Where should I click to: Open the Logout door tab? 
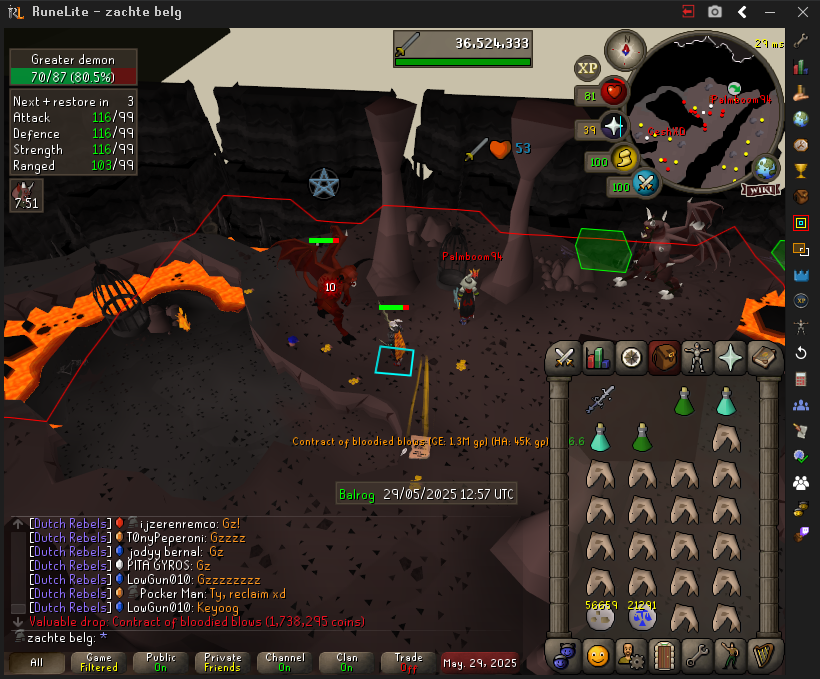[664, 657]
